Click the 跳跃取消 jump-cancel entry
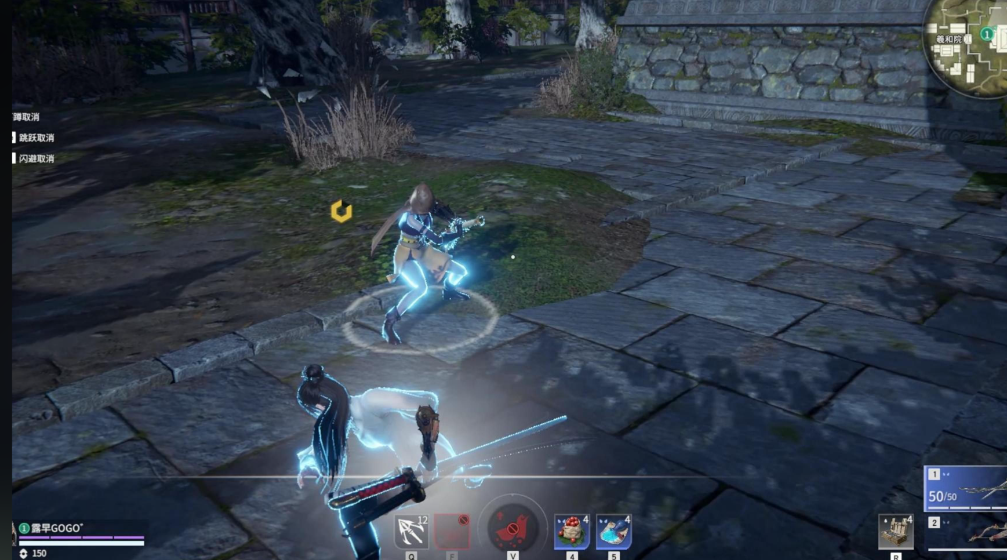 tap(34, 138)
